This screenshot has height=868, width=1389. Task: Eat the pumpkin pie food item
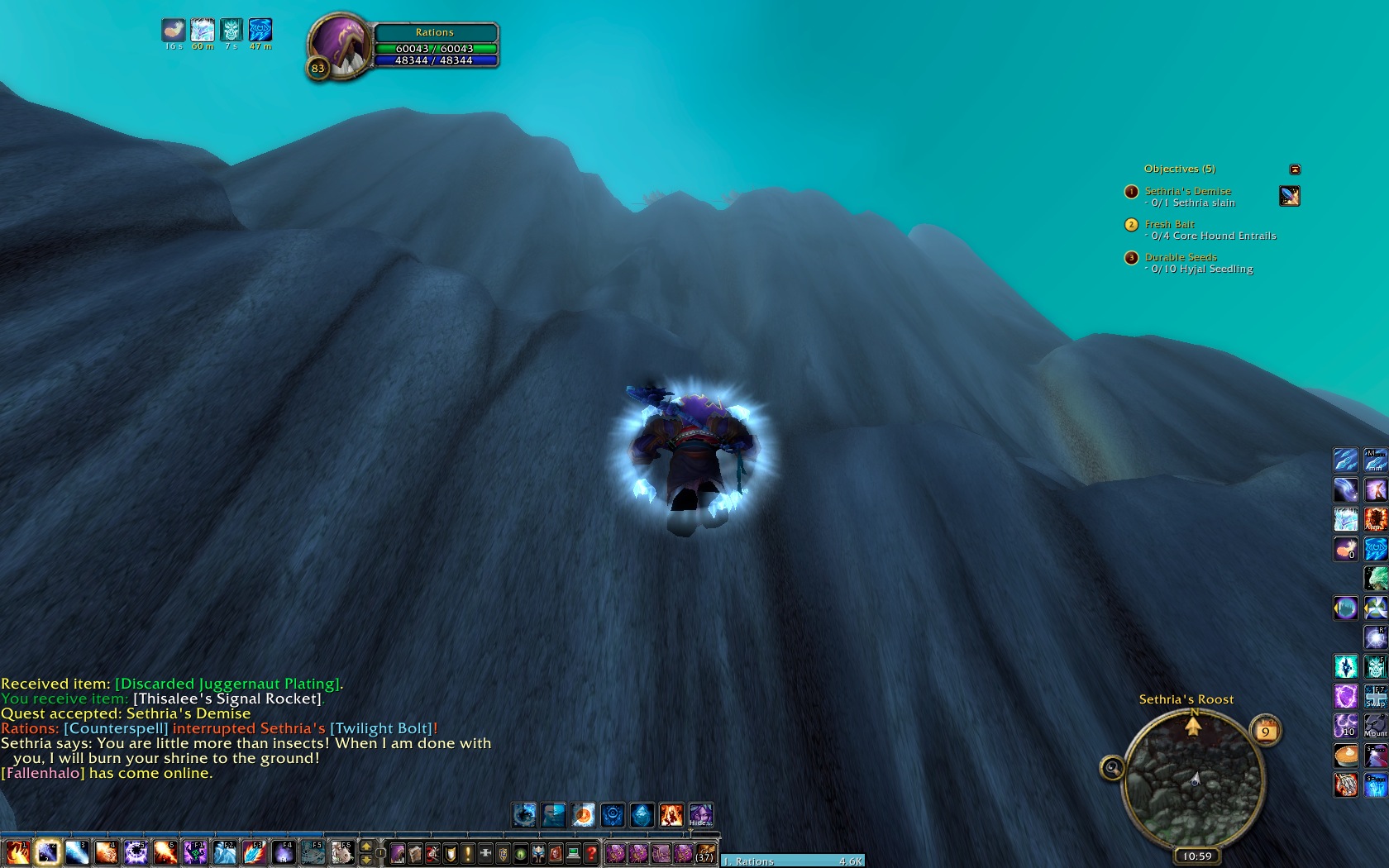pos(1345,755)
